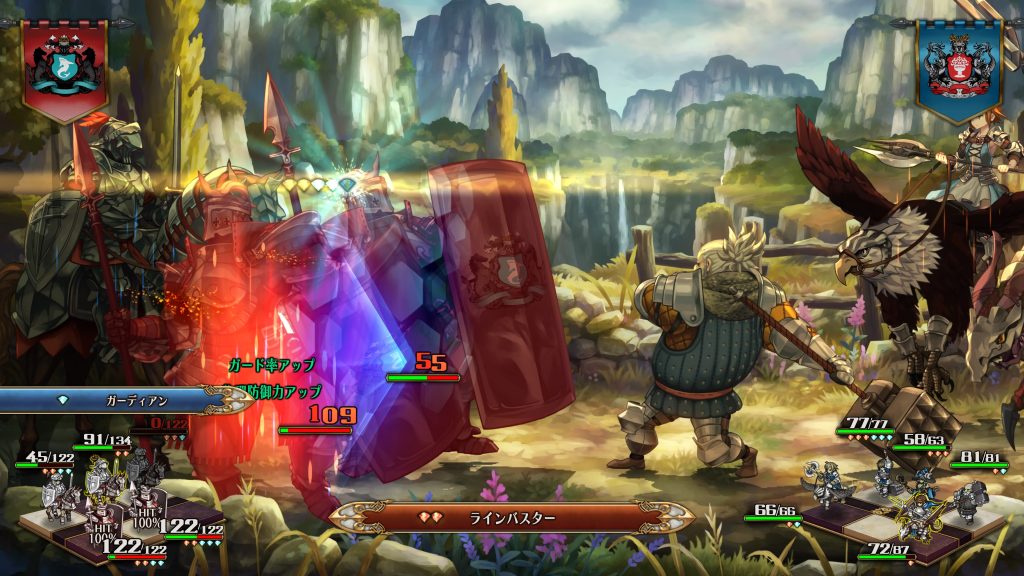Viewport: 1024px width, 576px height.
Task: Select the ラインバスター skill banner
Action: click(511, 517)
